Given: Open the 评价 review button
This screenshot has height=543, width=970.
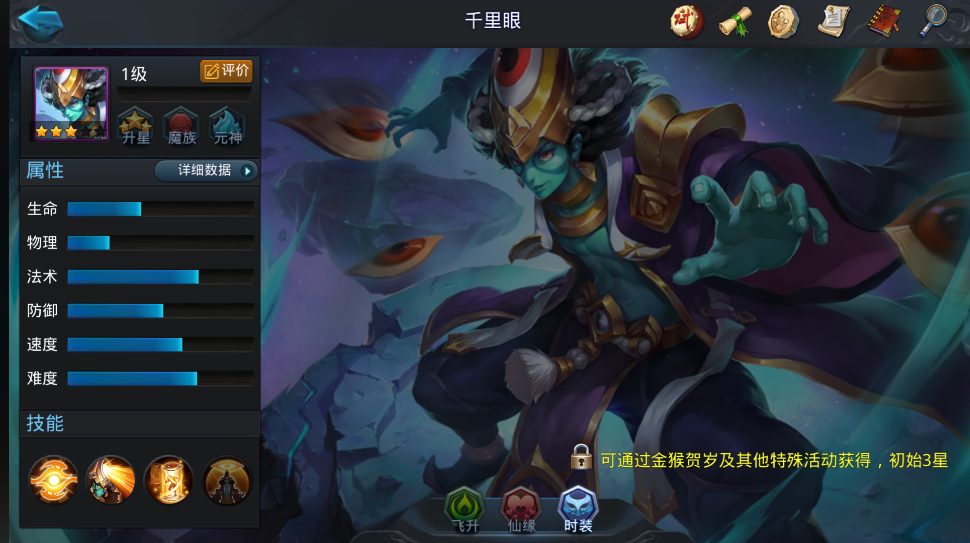Looking at the screenshot, I should click(x=226, y=71).
